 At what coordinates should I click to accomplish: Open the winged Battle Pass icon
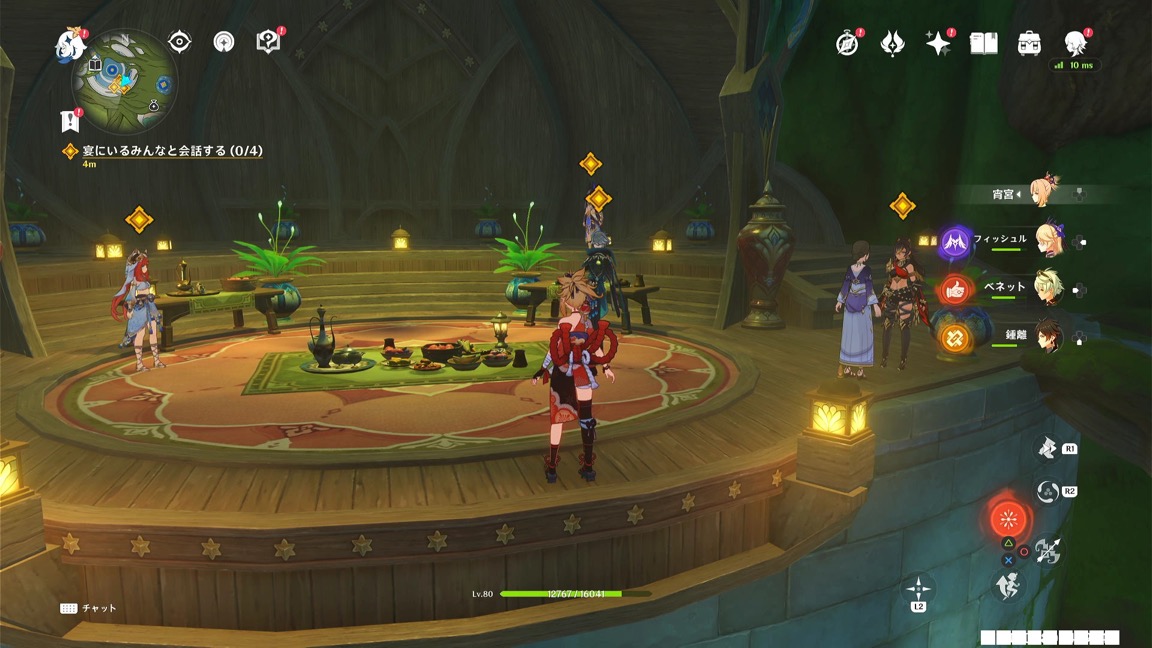tap(892, 44)
